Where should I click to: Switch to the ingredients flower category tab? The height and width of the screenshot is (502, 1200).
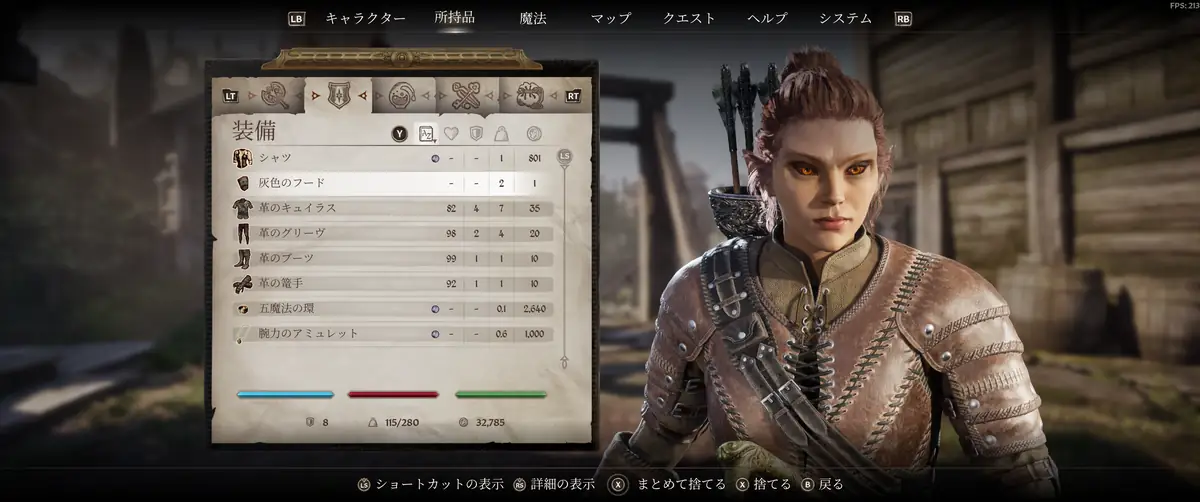coord(530,96)
